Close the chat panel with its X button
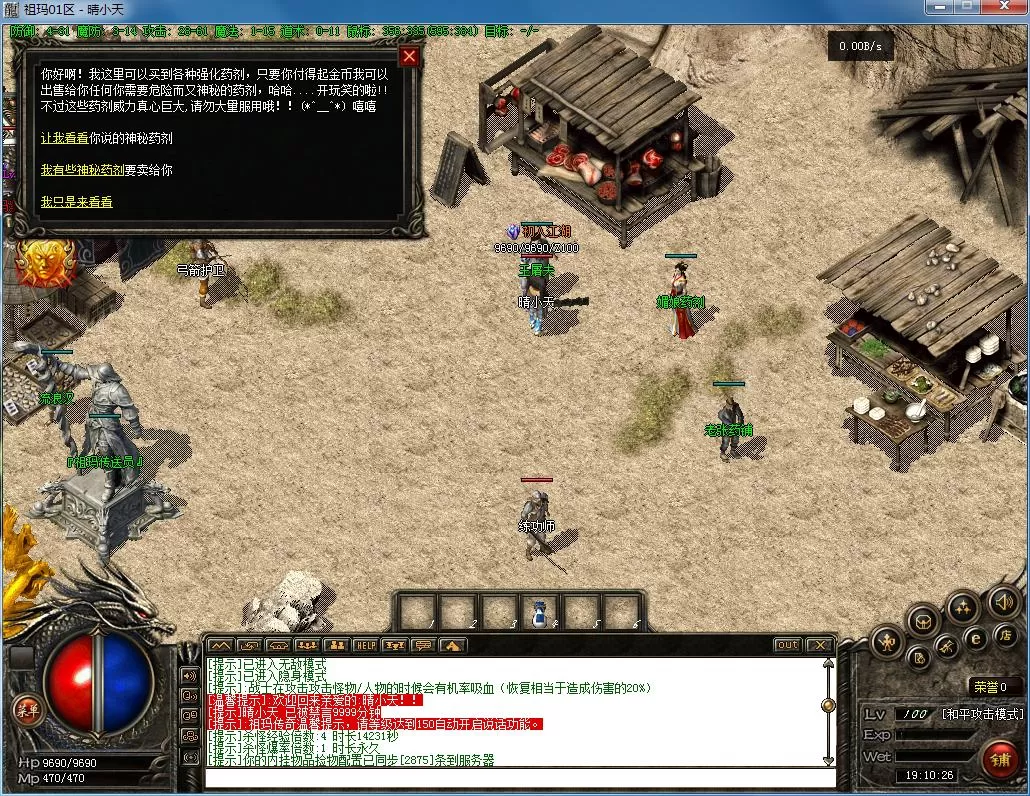The height and width of the screenshot is (796, 1030). click(819, 645)
